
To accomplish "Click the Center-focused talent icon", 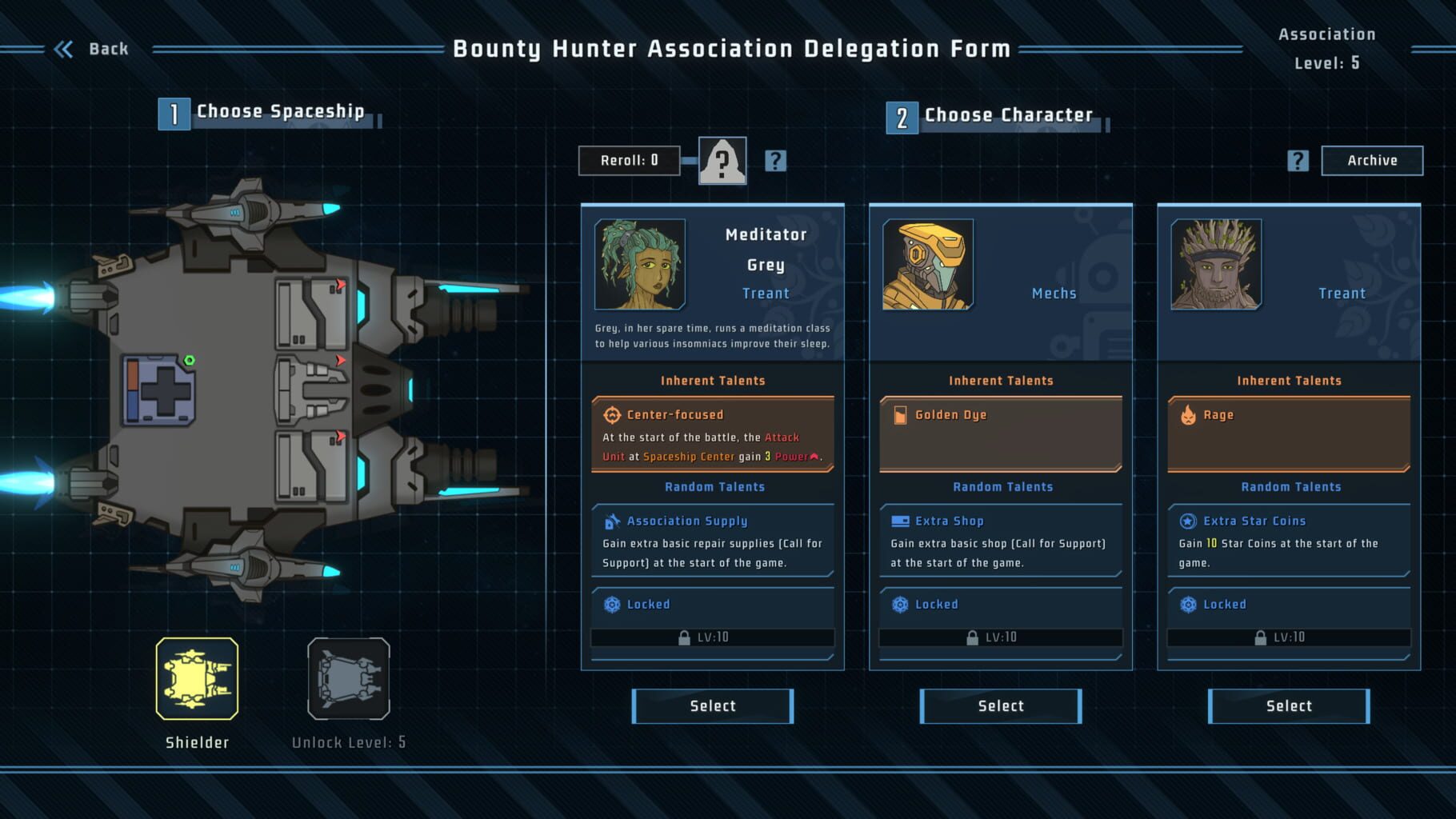I will click(x=613, y=414).
